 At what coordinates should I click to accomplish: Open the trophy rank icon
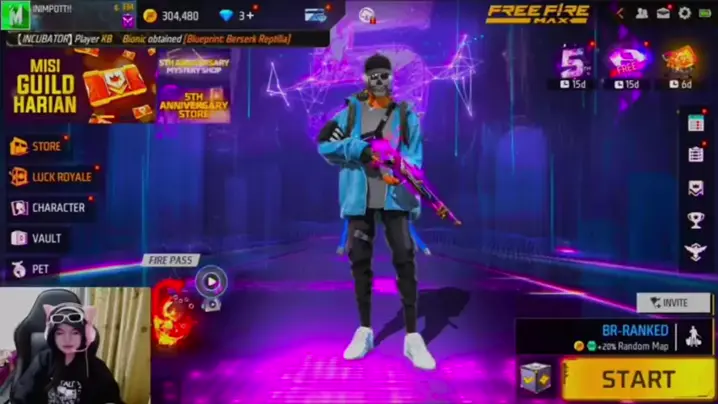(x=696, y=220)
